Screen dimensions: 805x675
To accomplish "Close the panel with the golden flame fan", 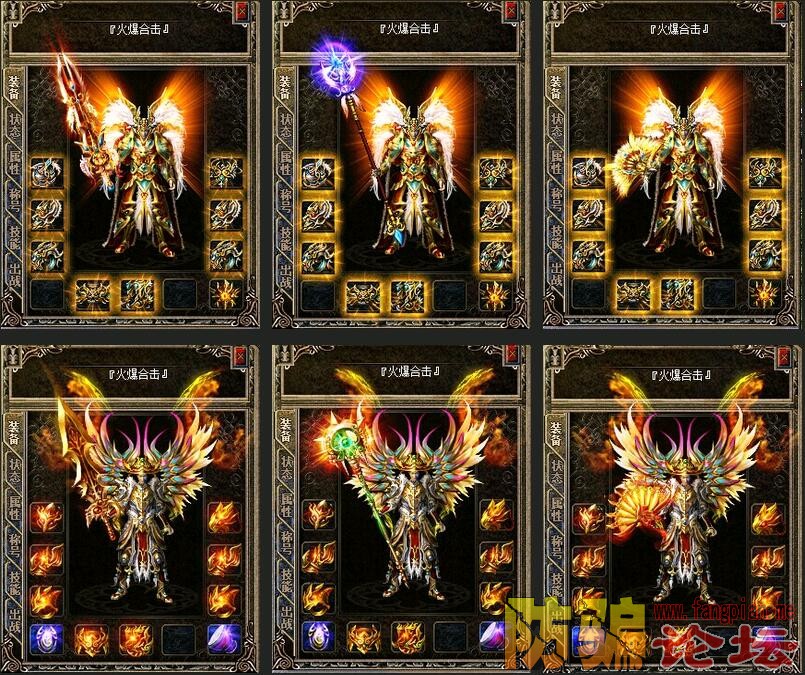I will tap(783, 354).
